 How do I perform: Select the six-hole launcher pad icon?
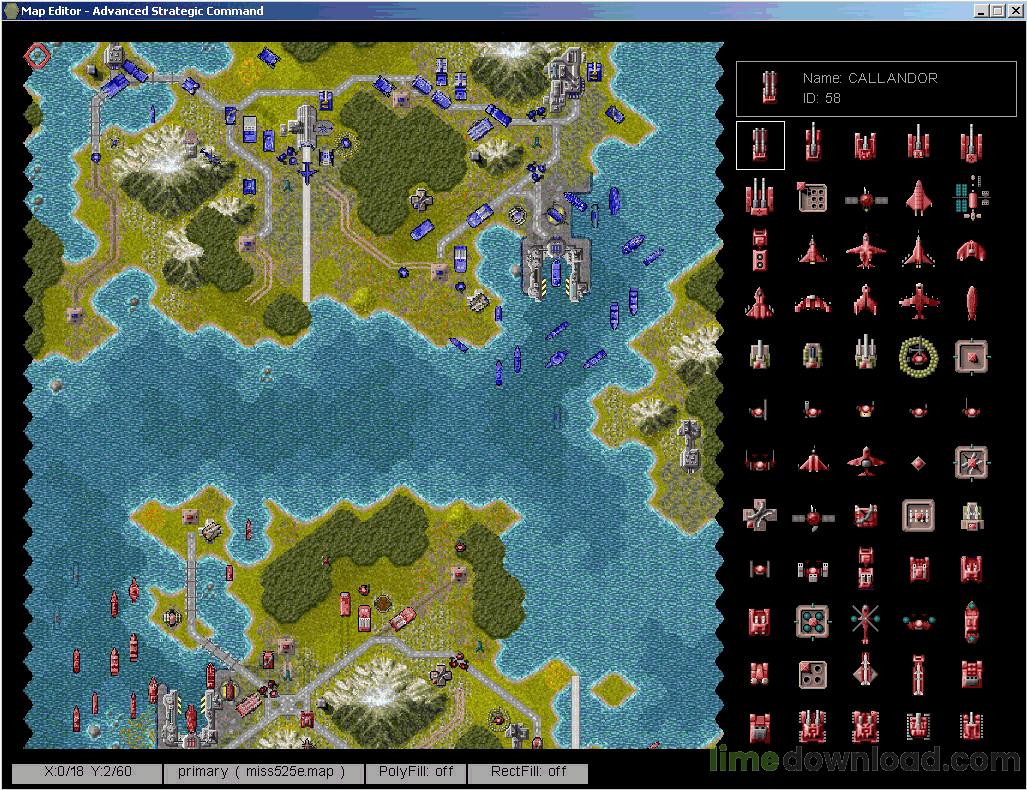coord(813,197)
